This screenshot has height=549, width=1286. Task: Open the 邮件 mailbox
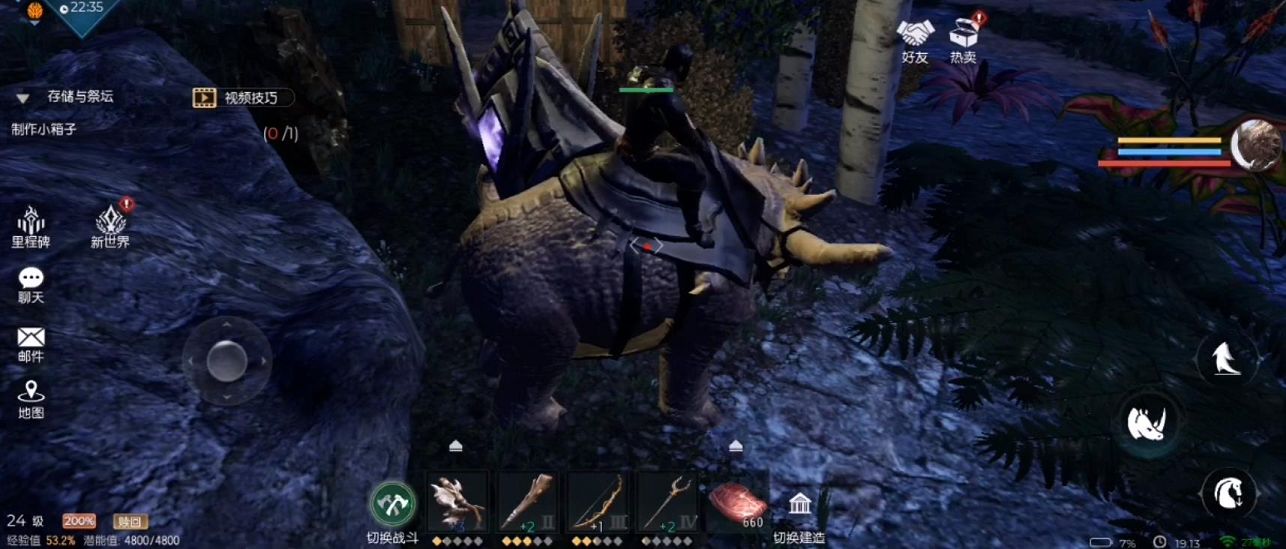pos(31,343)
